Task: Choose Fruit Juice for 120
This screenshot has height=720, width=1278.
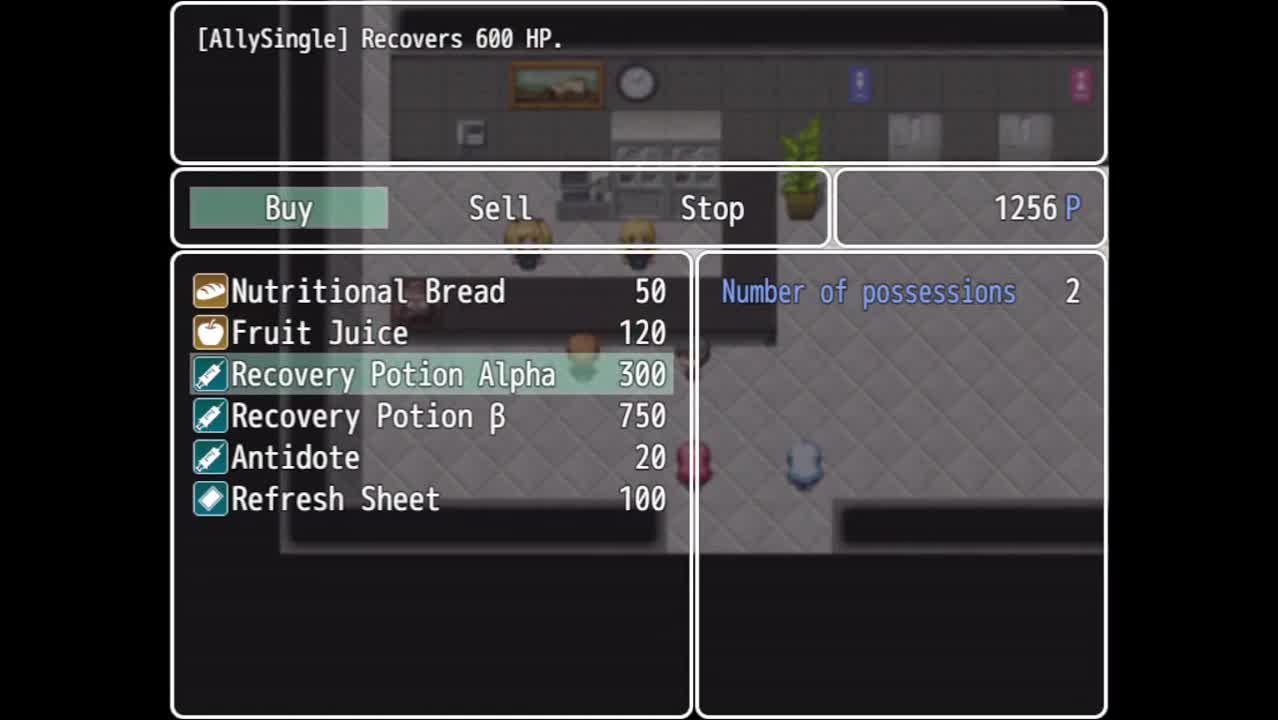Action: (430, 333)
